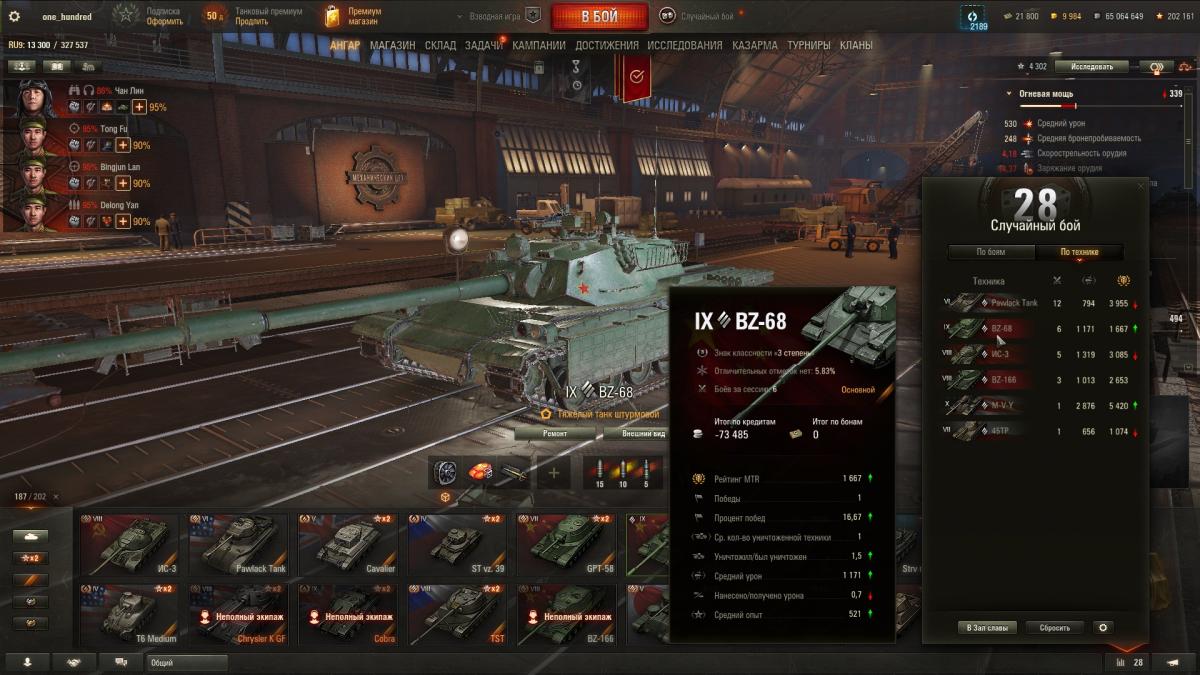Select the ИС-3 tank in carousel
The height and width of the screenshot is (675, 1200).
pos(129,545)
